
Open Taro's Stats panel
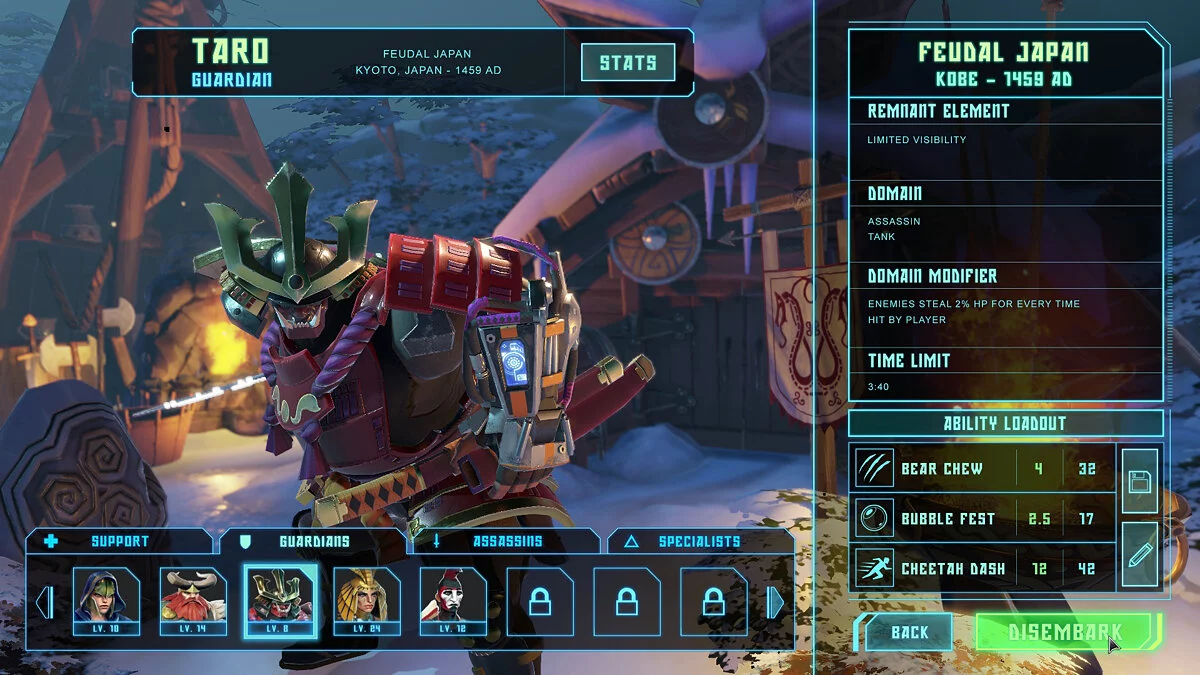tap(628, 62)
